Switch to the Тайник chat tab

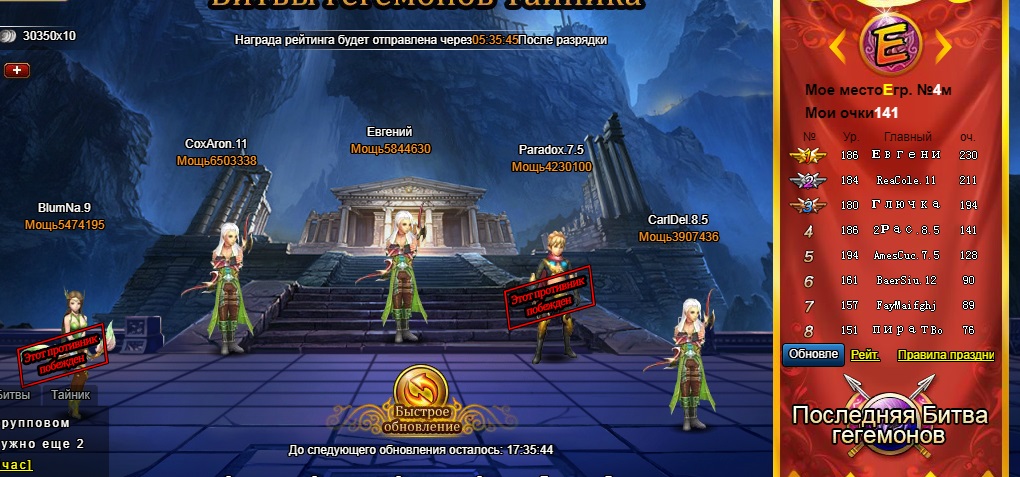click(71, 394)
